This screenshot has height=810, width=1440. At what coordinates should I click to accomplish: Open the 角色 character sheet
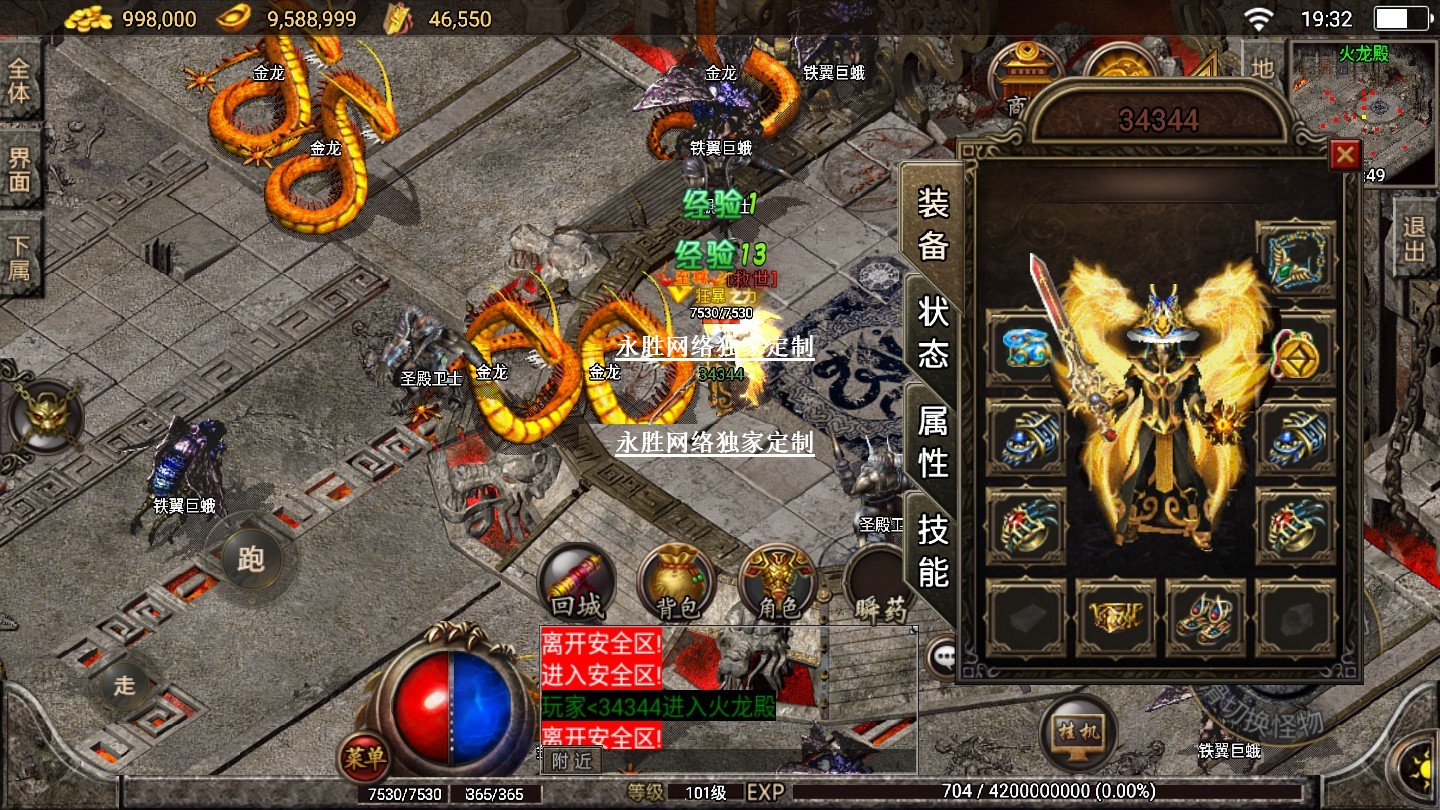778,582
